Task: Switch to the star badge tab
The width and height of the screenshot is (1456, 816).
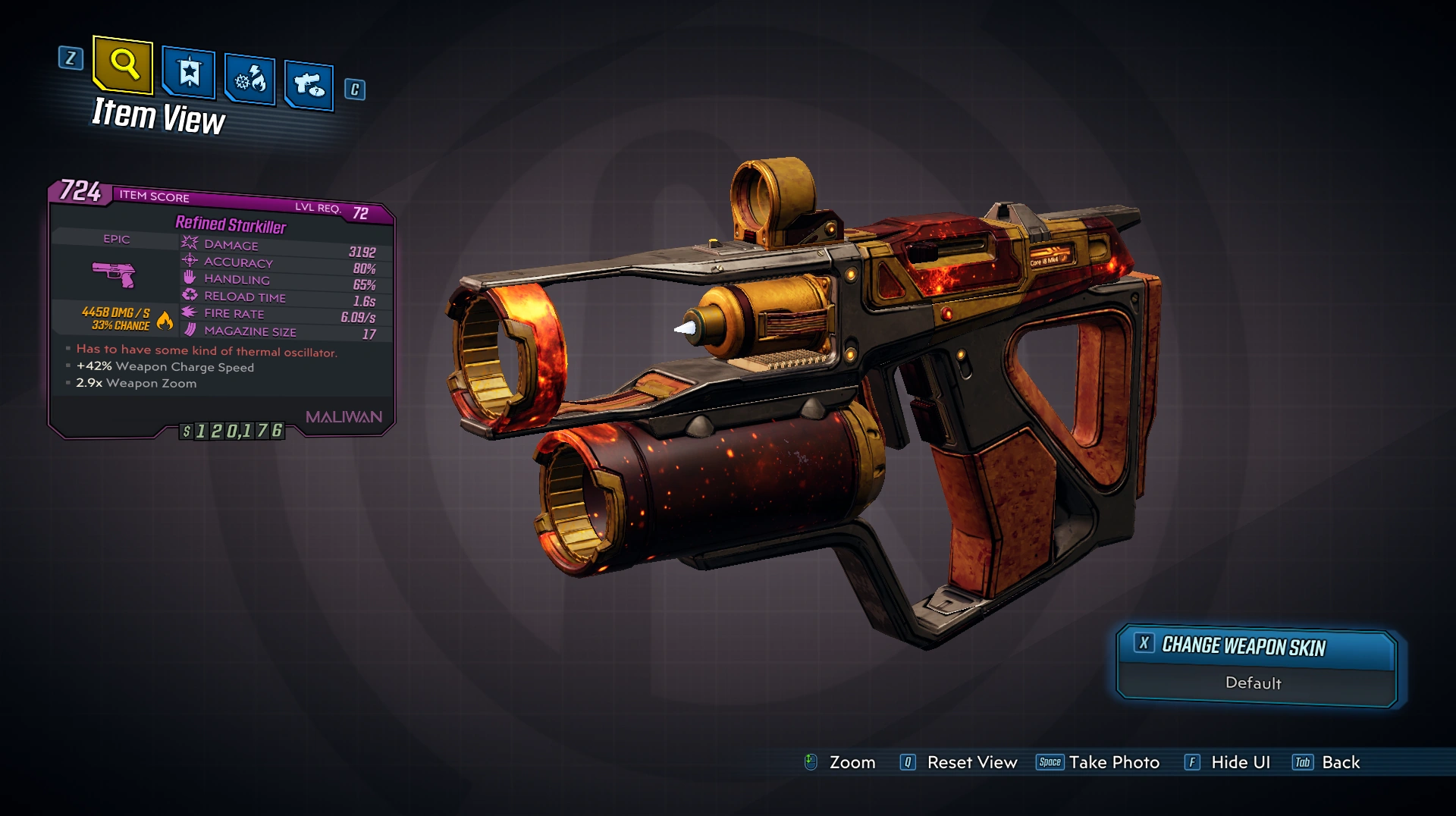Action: pos(189,74)
